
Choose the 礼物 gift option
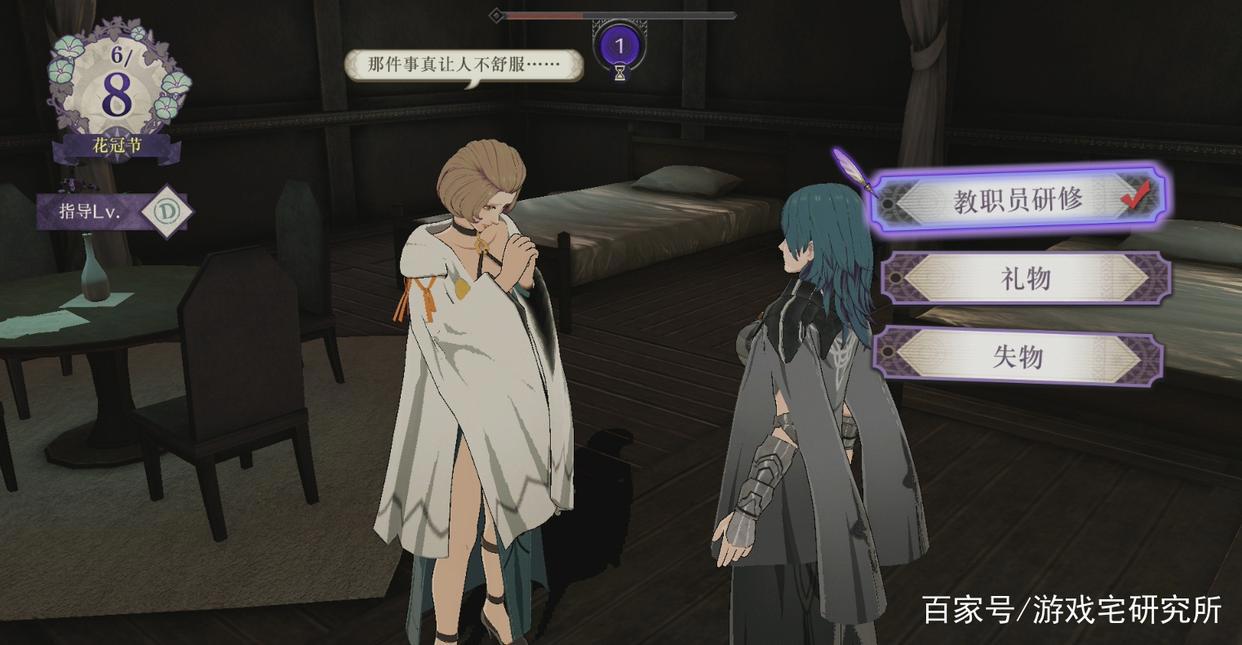click(x=1024, y=277)
